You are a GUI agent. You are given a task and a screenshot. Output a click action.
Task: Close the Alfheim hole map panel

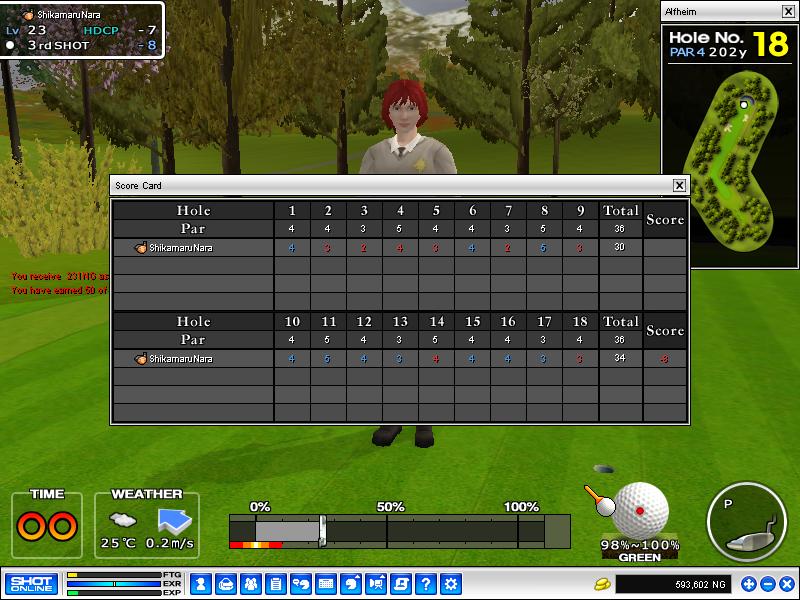(788, 11)
